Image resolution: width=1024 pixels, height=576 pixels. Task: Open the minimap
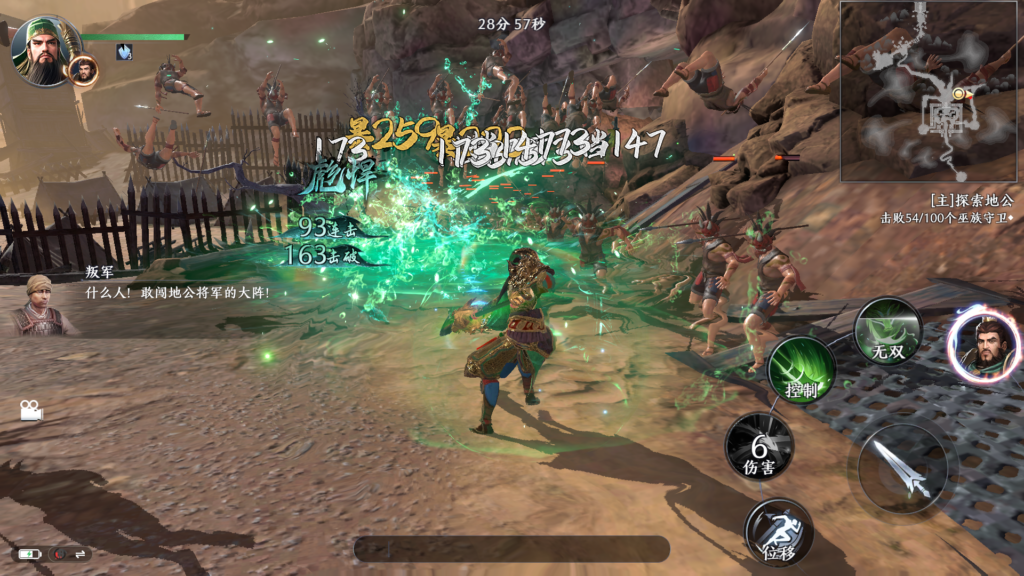click(x=931, y=91)
